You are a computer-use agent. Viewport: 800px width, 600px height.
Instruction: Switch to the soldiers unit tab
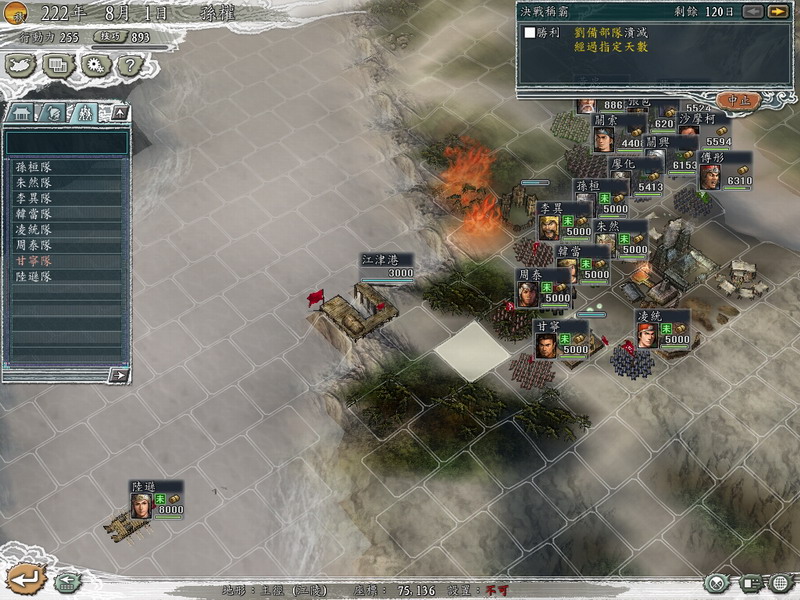[85, 112]
